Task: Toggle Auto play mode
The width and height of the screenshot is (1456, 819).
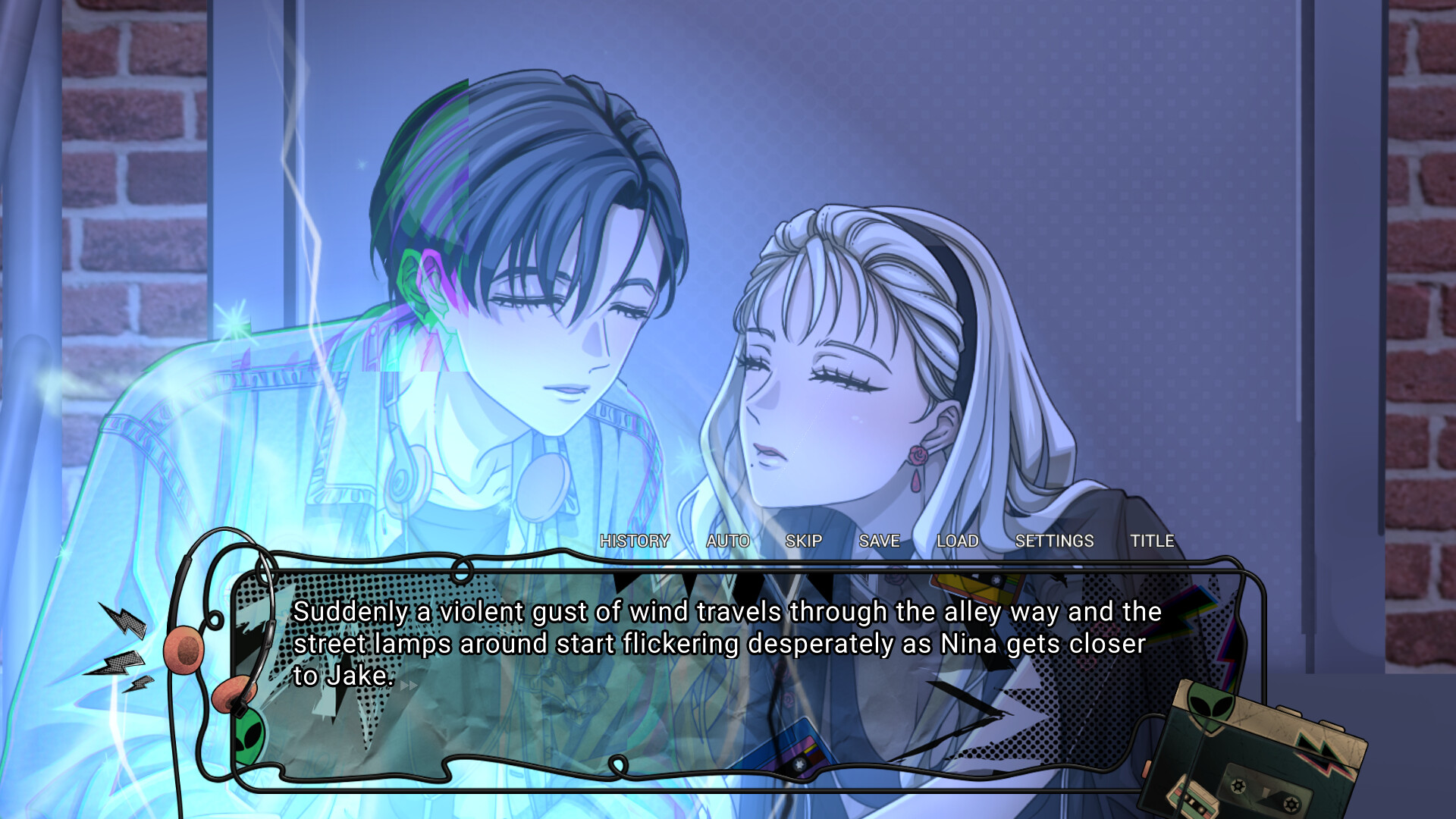Action: tap(727, 541)
